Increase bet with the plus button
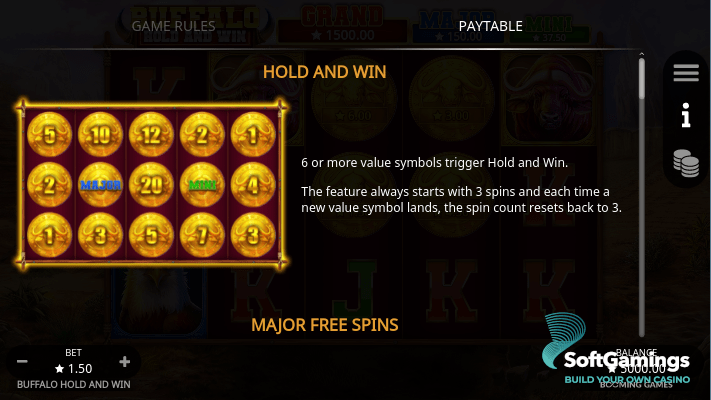This screenshot has height=400, width=711. (x=125, y=362)
